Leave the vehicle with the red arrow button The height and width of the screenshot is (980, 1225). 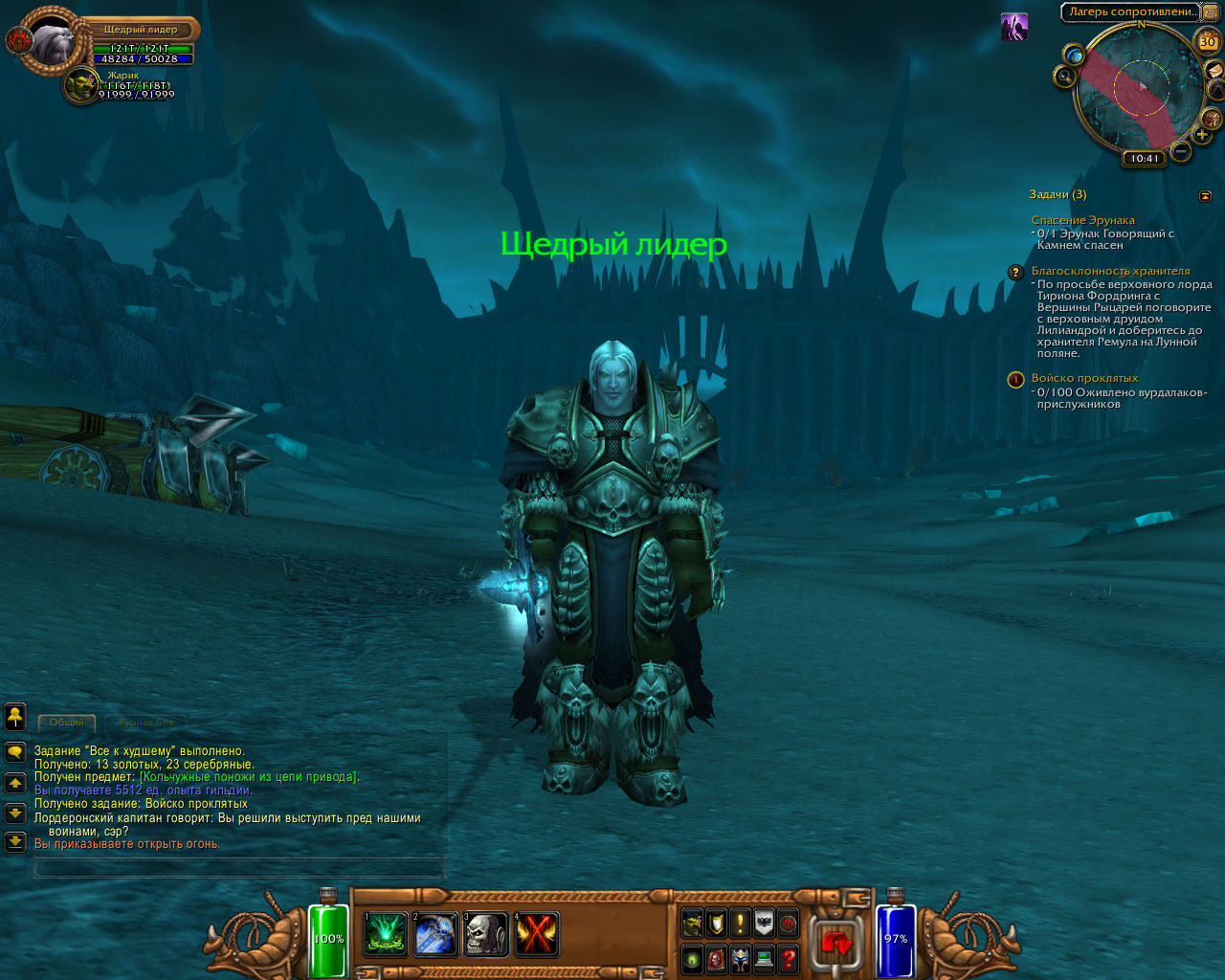tap(835, 943)
